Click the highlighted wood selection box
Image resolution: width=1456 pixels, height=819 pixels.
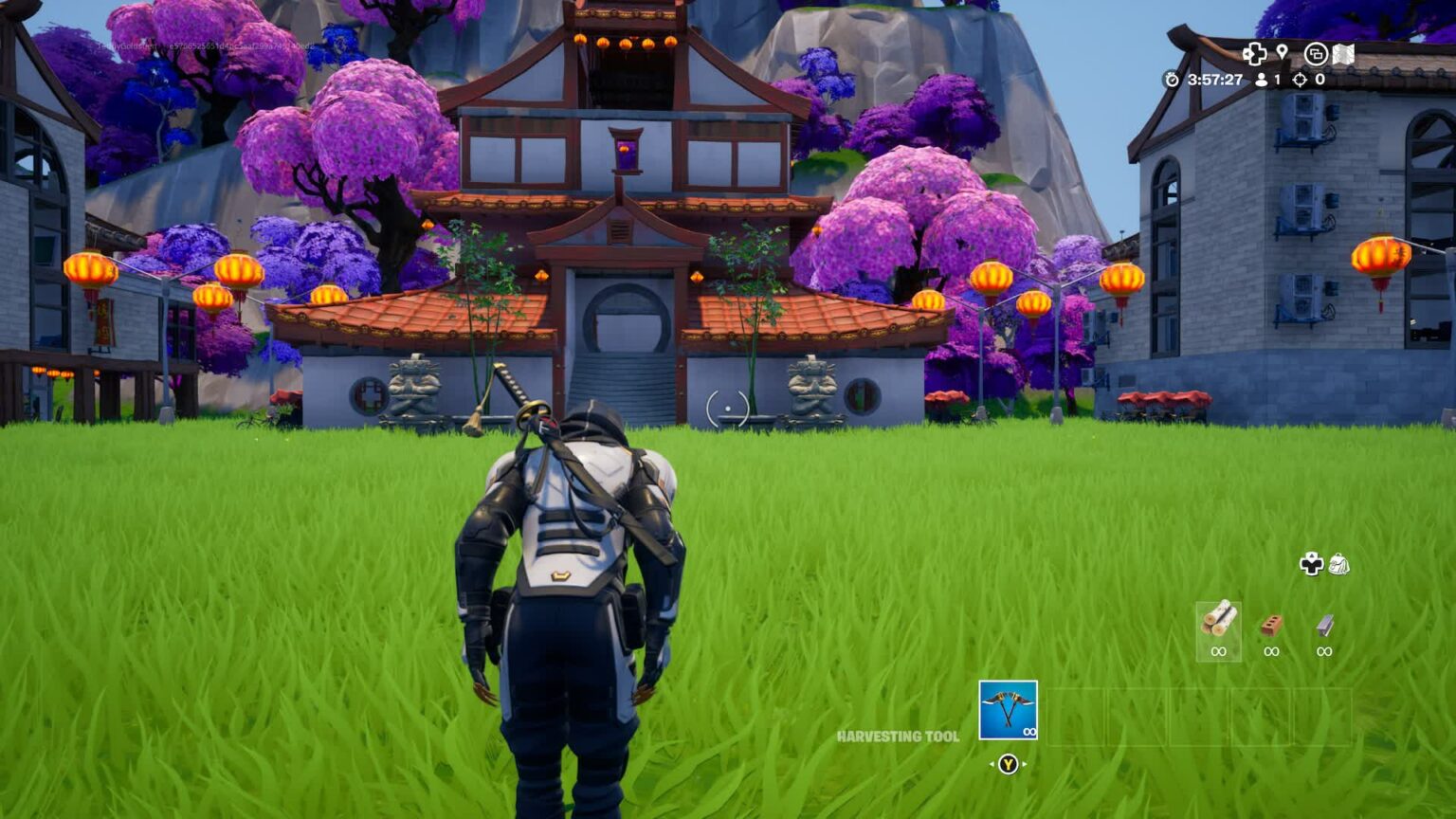(1221, 631)
